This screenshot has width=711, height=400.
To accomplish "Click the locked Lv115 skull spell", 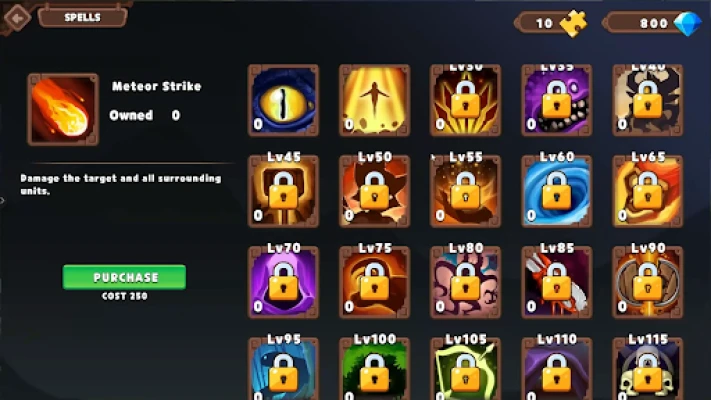I will coord(647,370).
